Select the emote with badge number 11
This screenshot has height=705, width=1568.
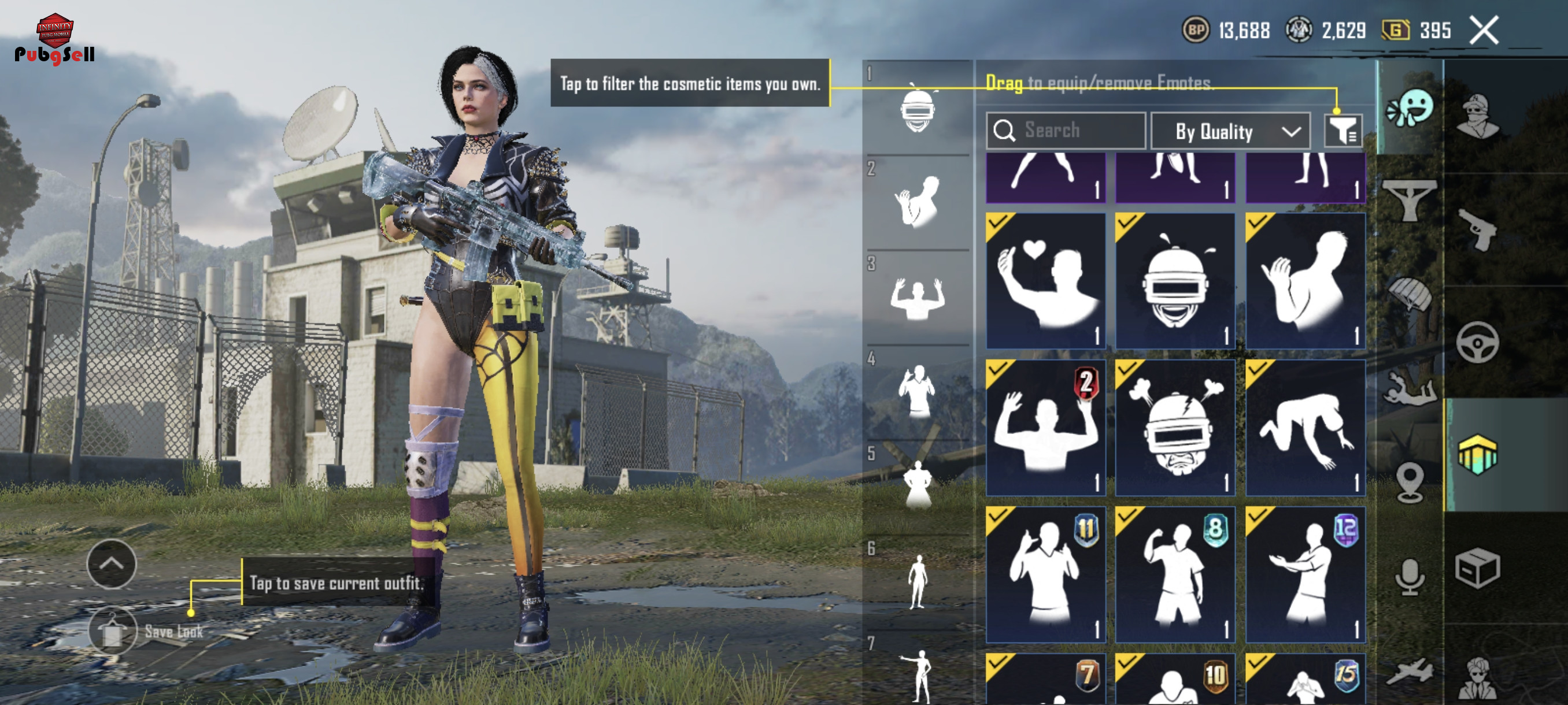tap(1045, 574)
